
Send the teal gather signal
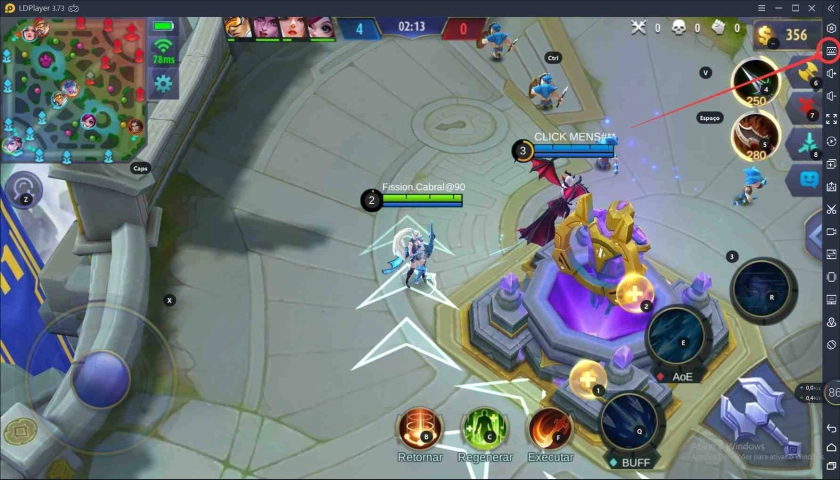806,142
